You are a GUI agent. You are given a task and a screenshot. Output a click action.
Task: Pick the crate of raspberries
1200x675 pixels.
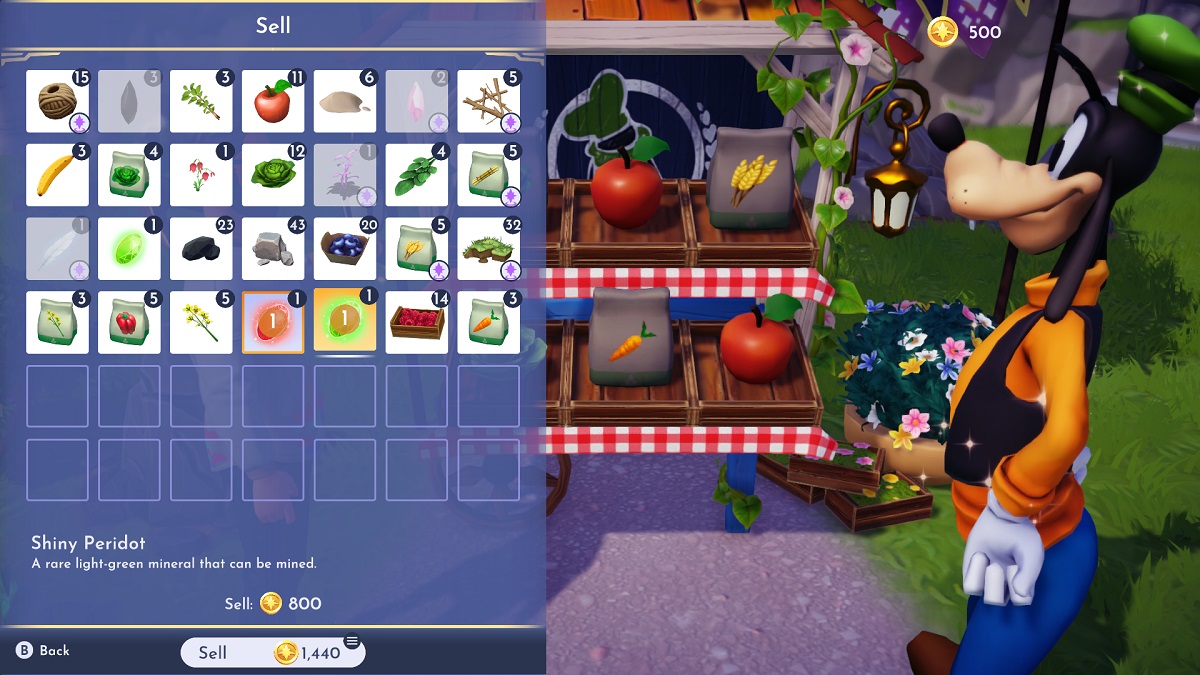coord(417,322)
